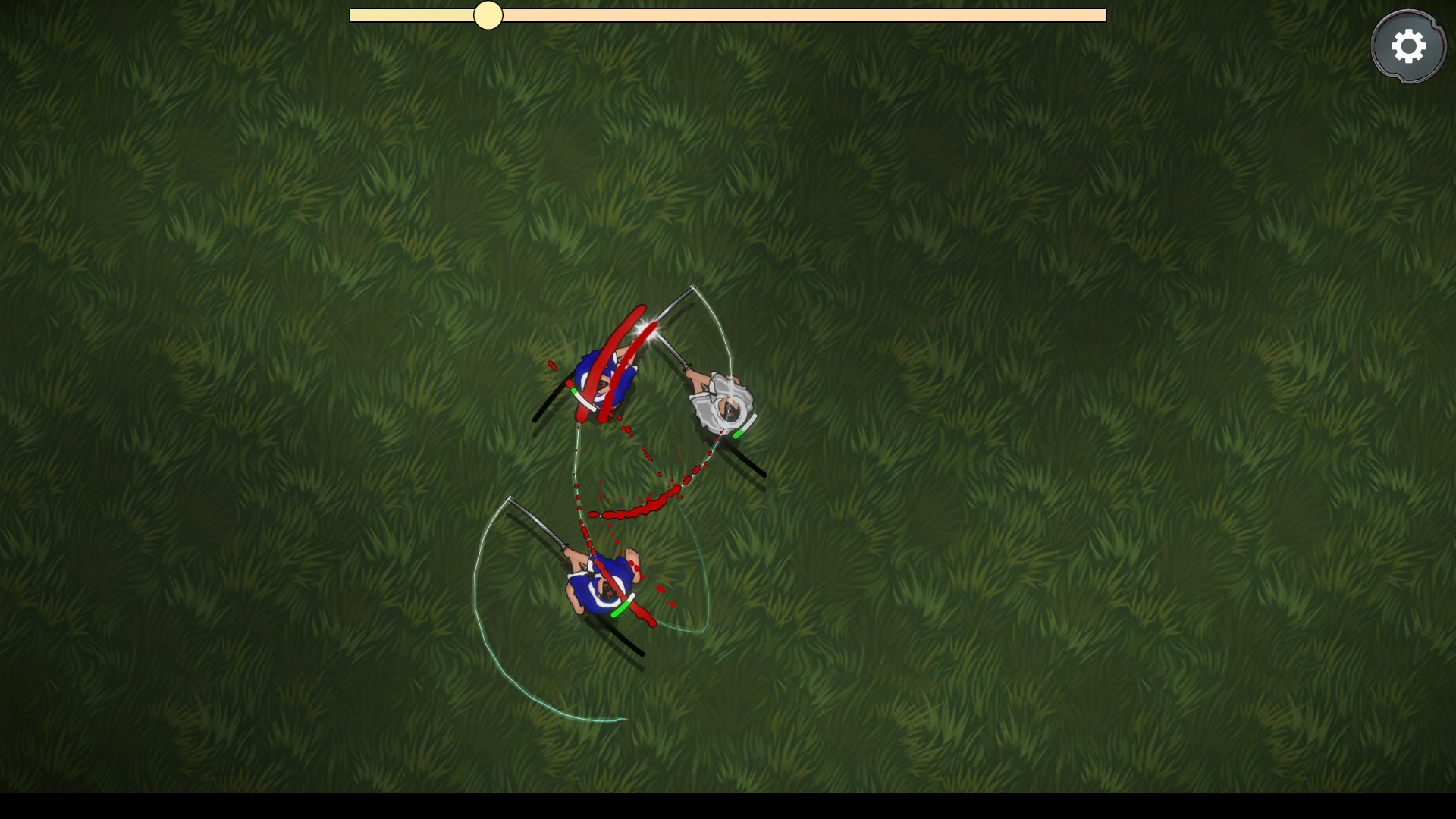This screenshot has height=819, width=1456.
Task: Click the green bar on the white samurai's sheath
Action: [737, 434]
